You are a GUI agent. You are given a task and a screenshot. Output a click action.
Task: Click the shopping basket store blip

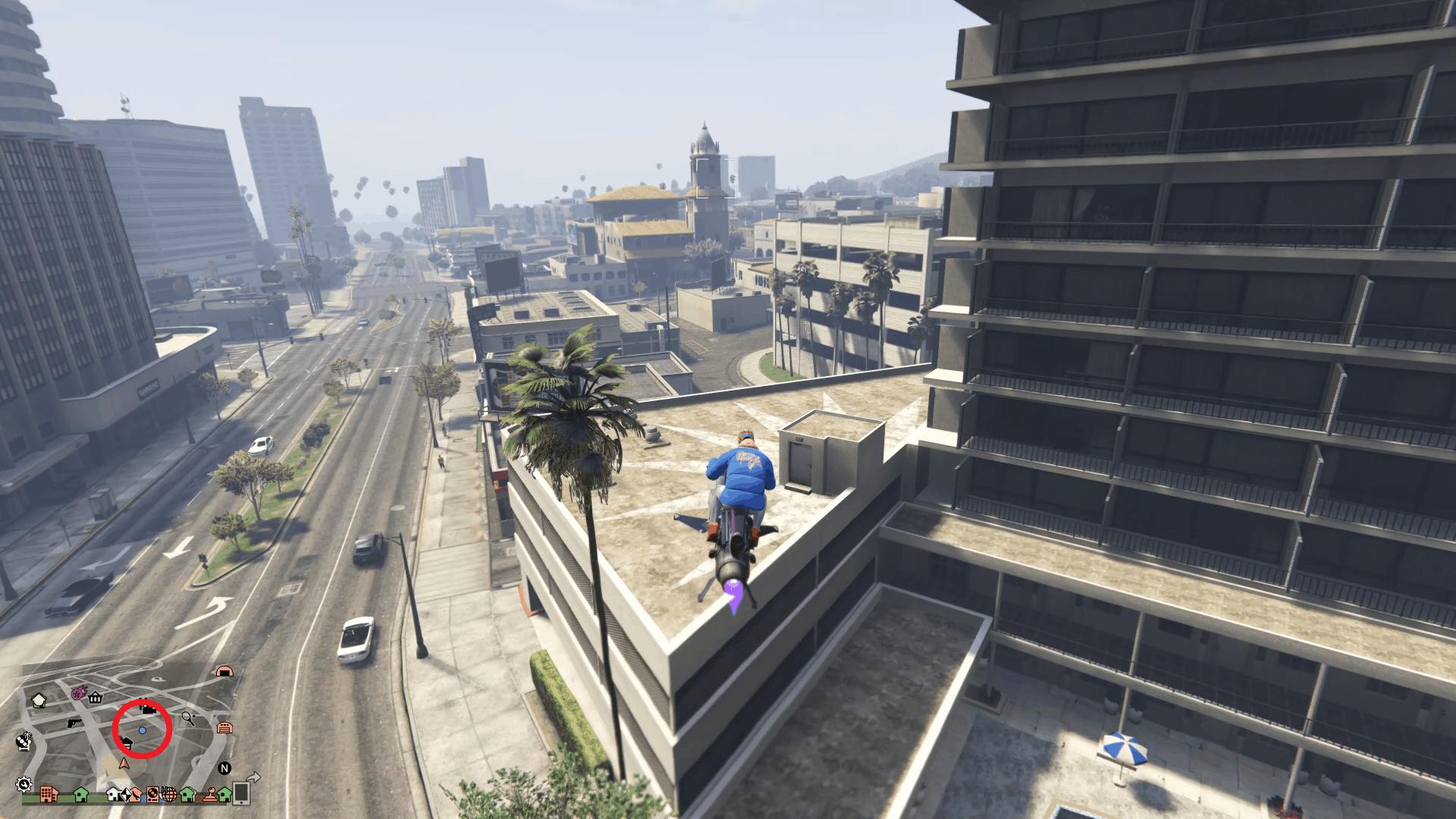pyautogui.click(x=96, y=698)
